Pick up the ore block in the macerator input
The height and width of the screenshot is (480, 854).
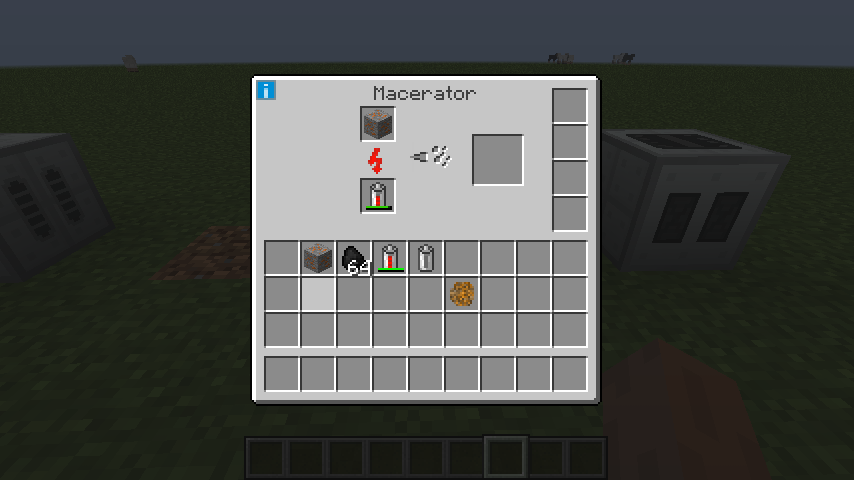pos(378,125)
